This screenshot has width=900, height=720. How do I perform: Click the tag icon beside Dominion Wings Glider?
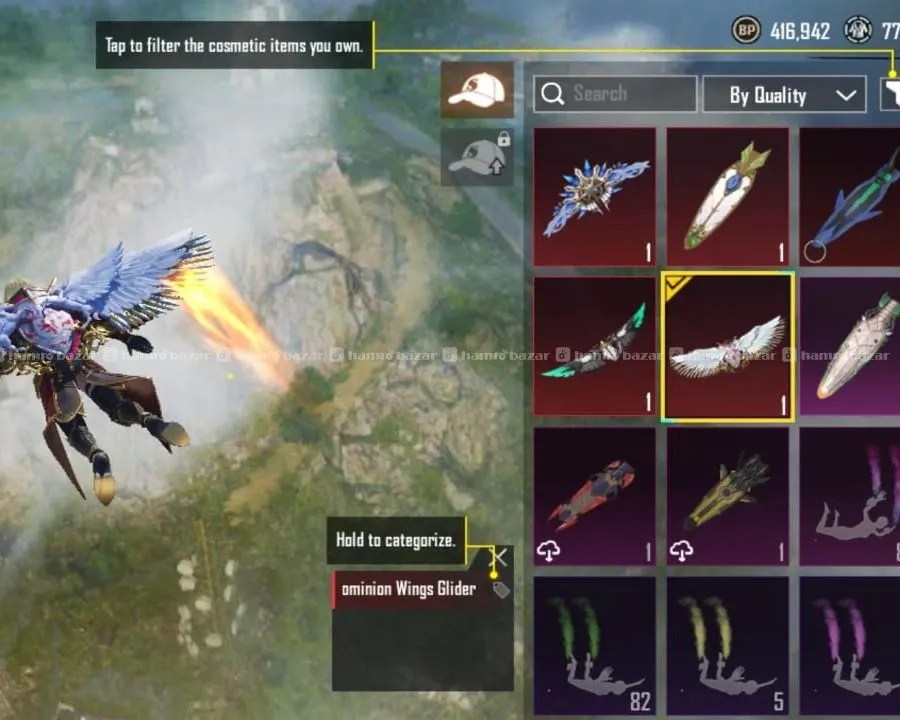[x=501, y=590]
